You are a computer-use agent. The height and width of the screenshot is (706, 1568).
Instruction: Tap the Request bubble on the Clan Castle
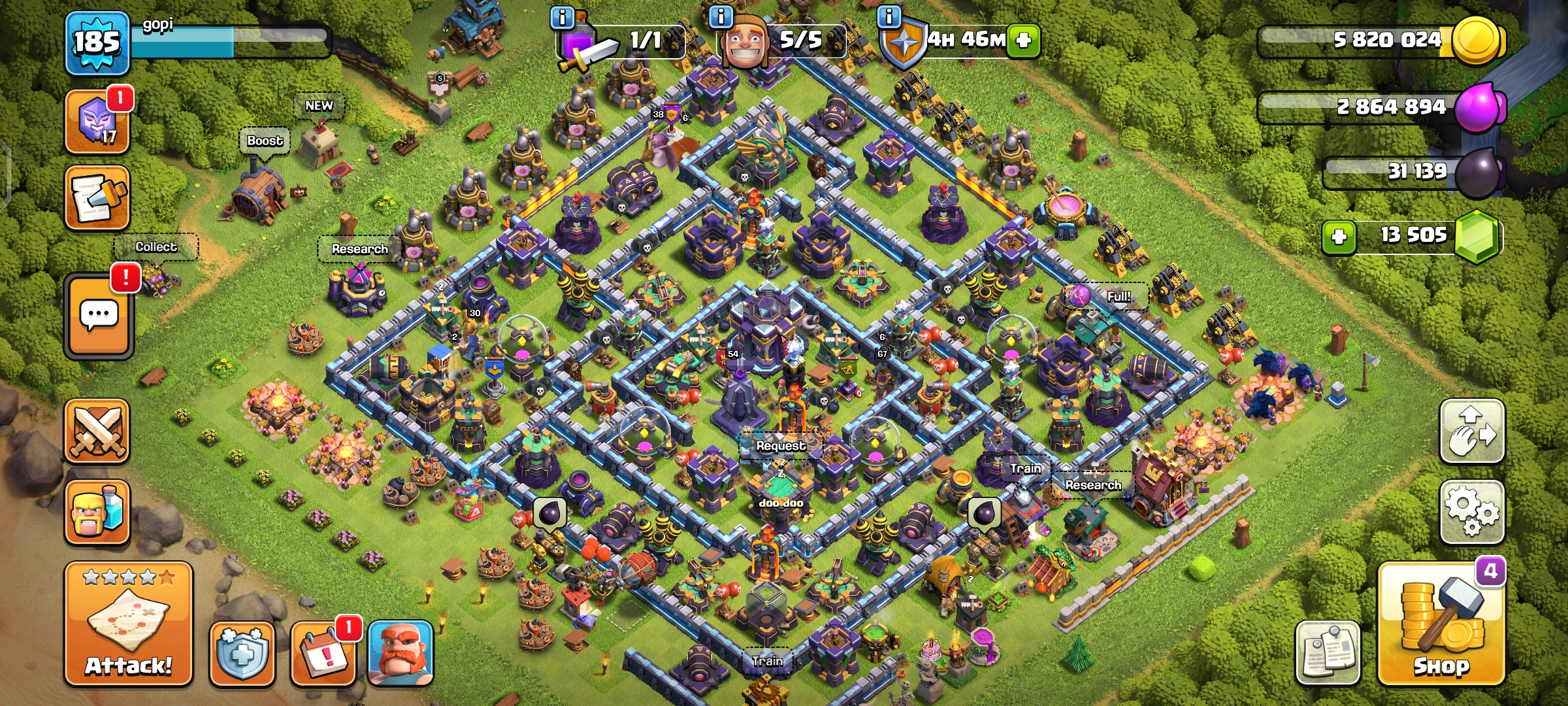point(781,446)
